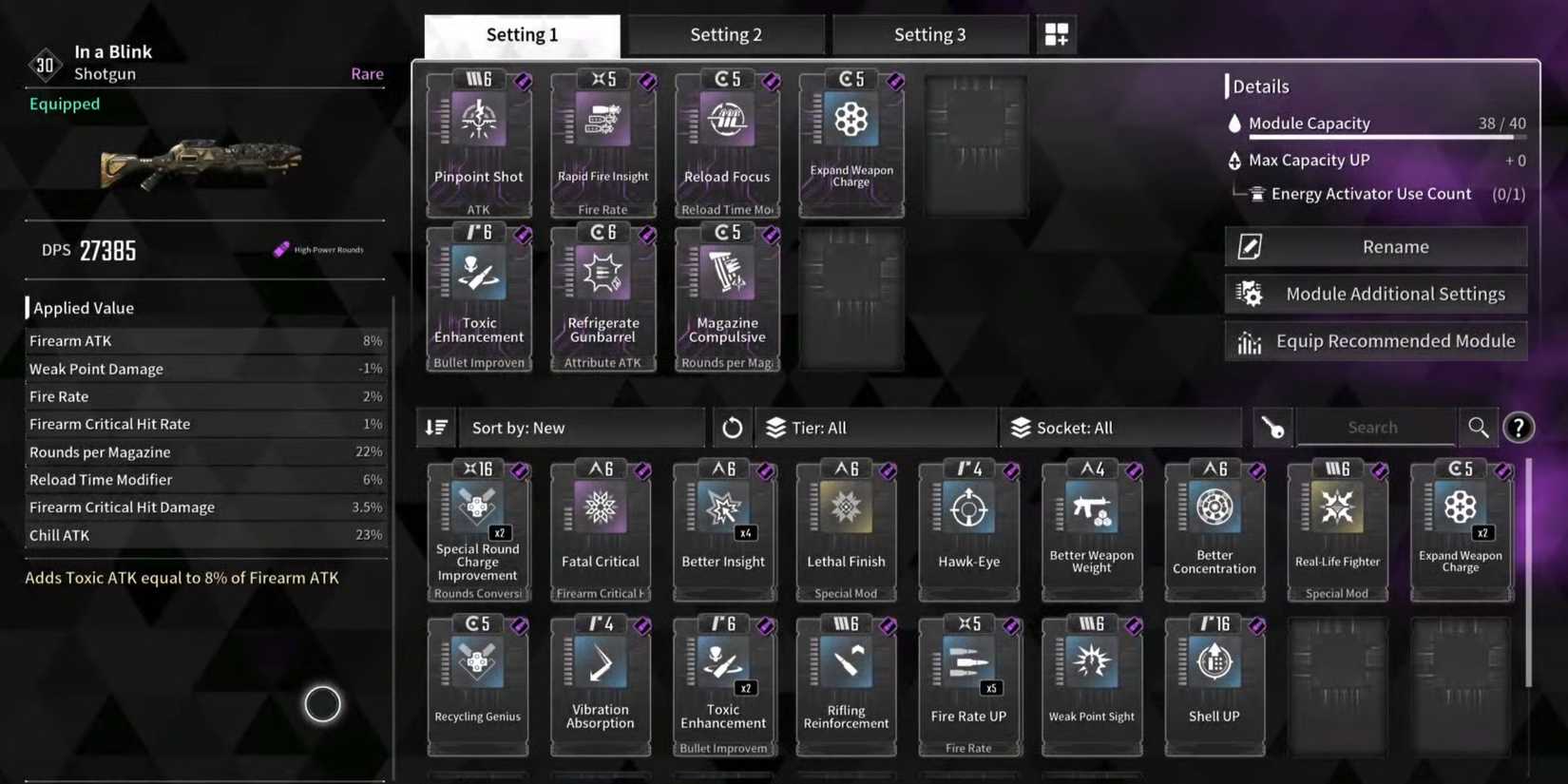Click the search magnifier icon
Screen dimensions: 1568x784
coord(1479,427)
